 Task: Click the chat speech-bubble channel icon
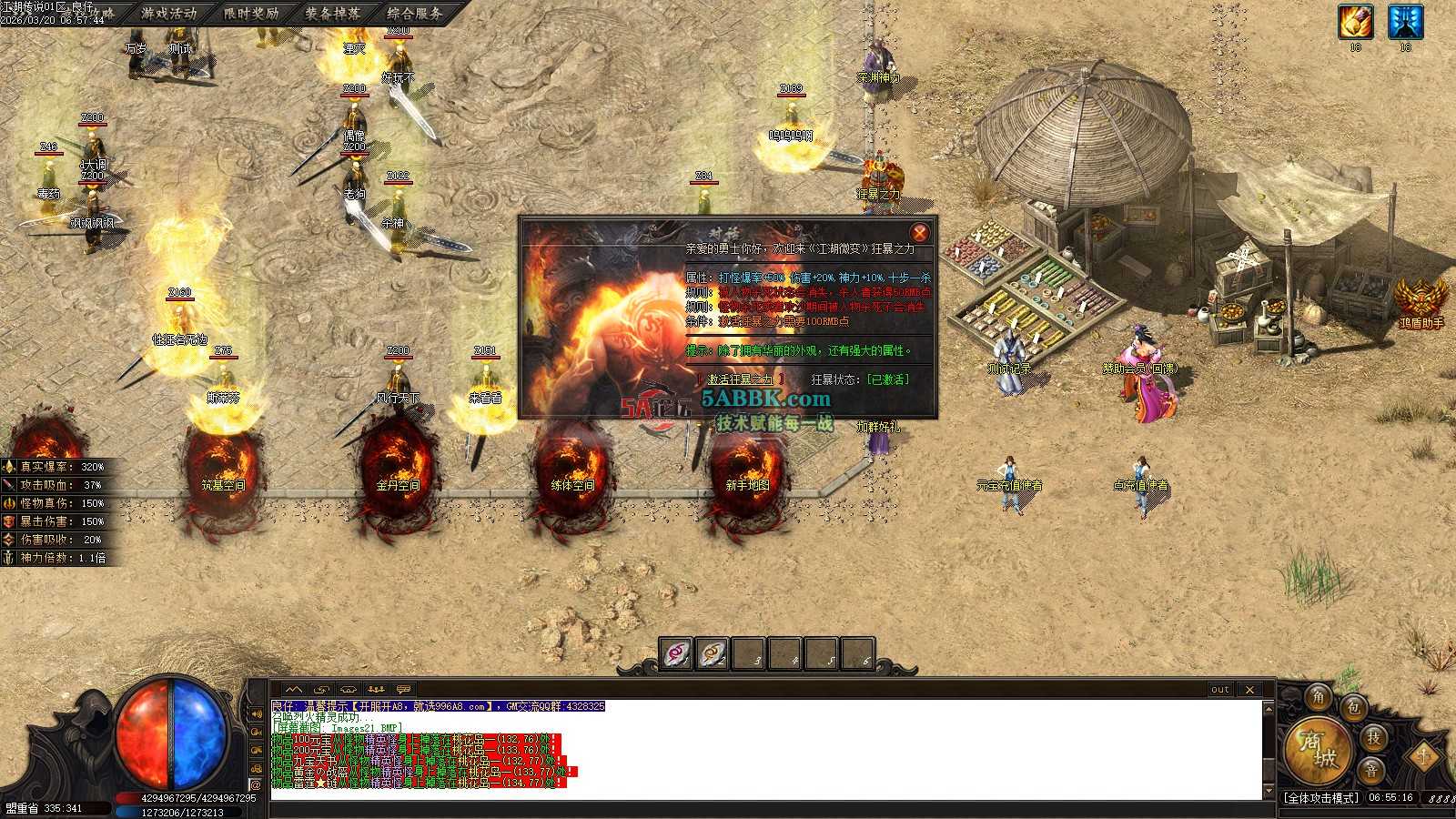(x=403, y=690)
